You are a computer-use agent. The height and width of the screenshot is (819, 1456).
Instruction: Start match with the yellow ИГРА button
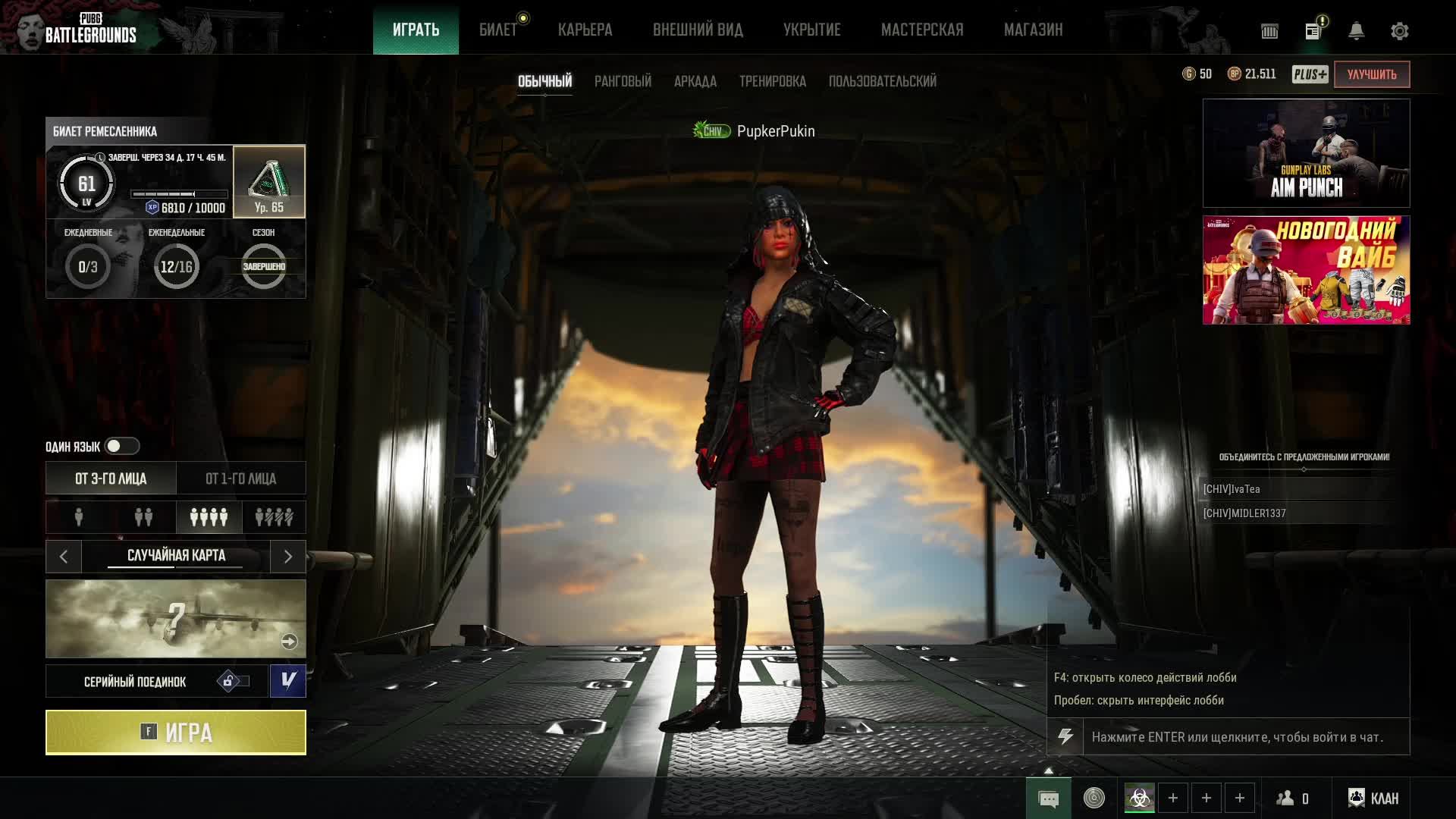[176, 733]
